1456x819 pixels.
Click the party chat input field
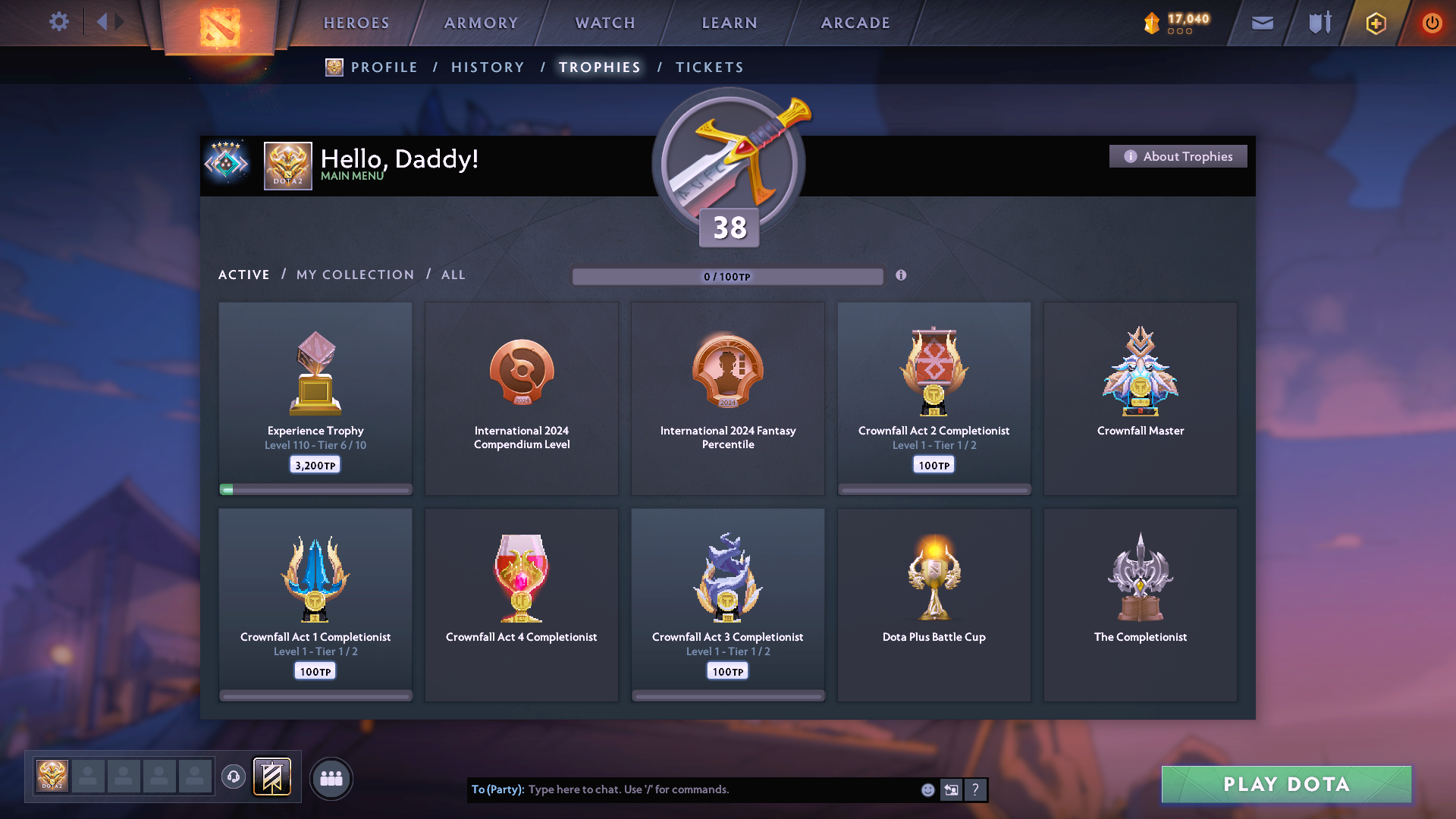click(x=682, y=789)
